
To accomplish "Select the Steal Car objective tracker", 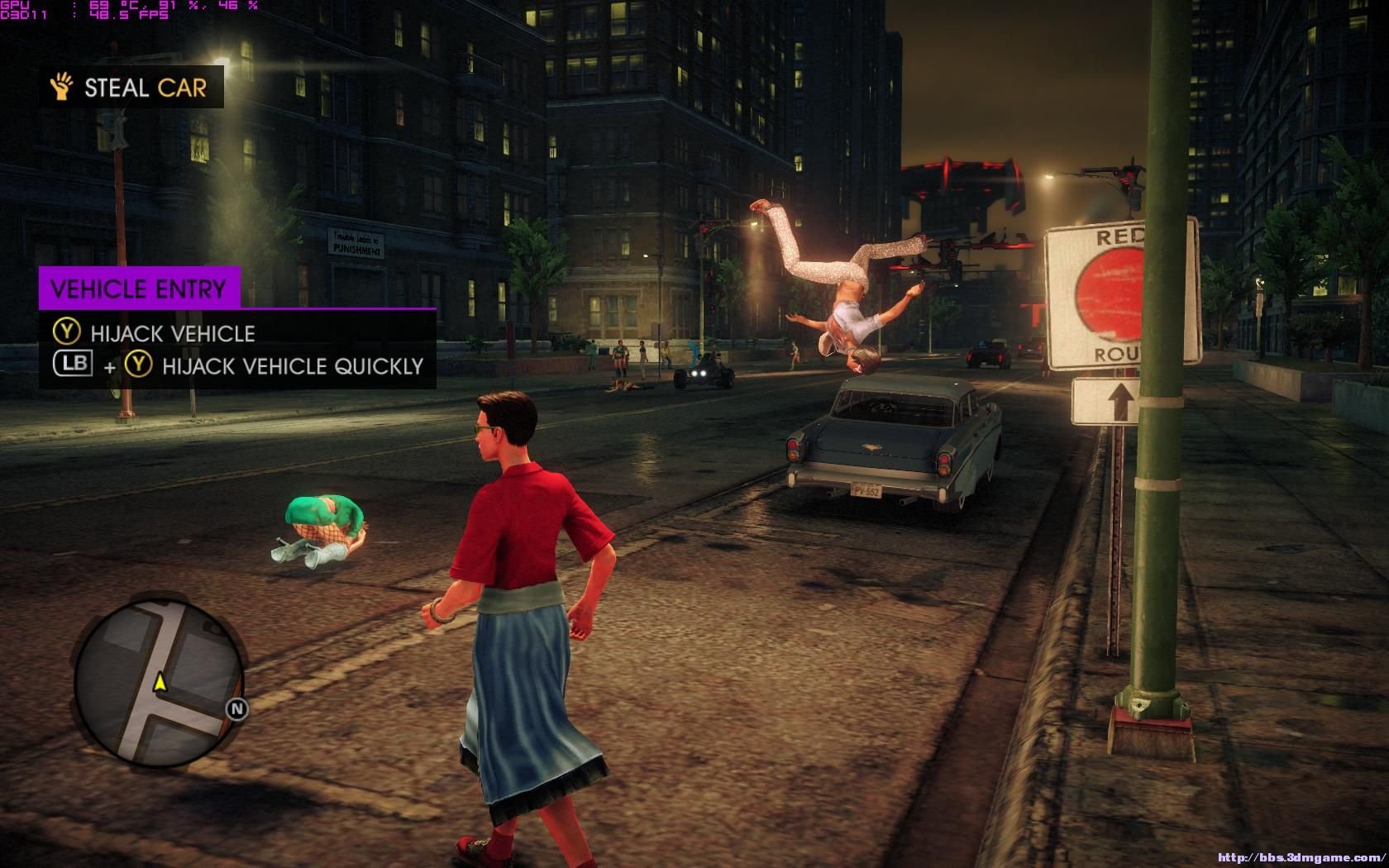I will click(x=131, y=88).
